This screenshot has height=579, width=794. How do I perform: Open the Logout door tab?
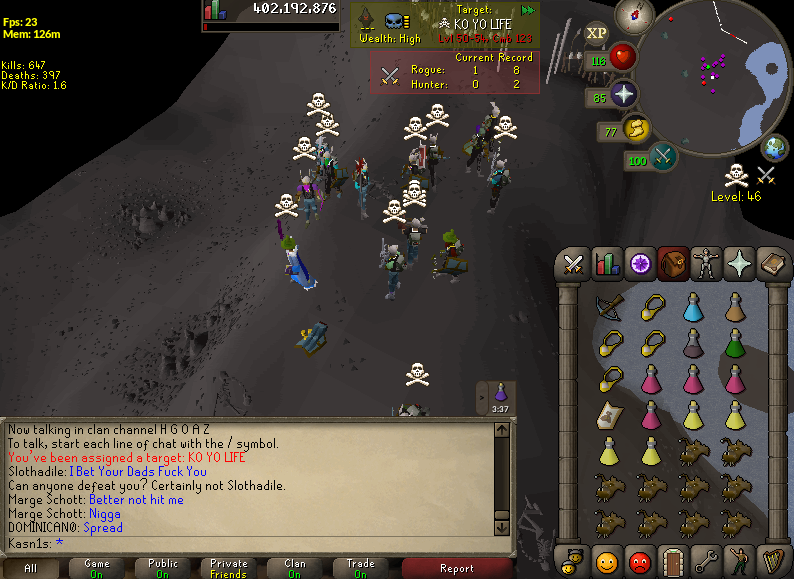tap(672, 559)
